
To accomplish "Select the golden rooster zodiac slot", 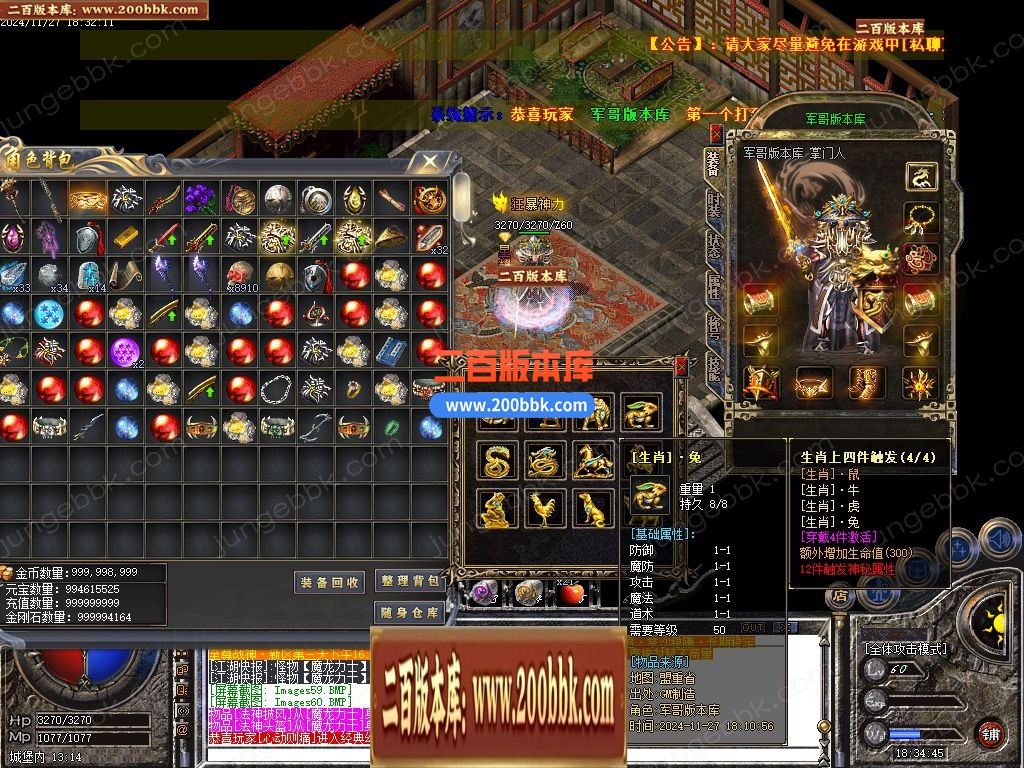I will coord(542,509).
